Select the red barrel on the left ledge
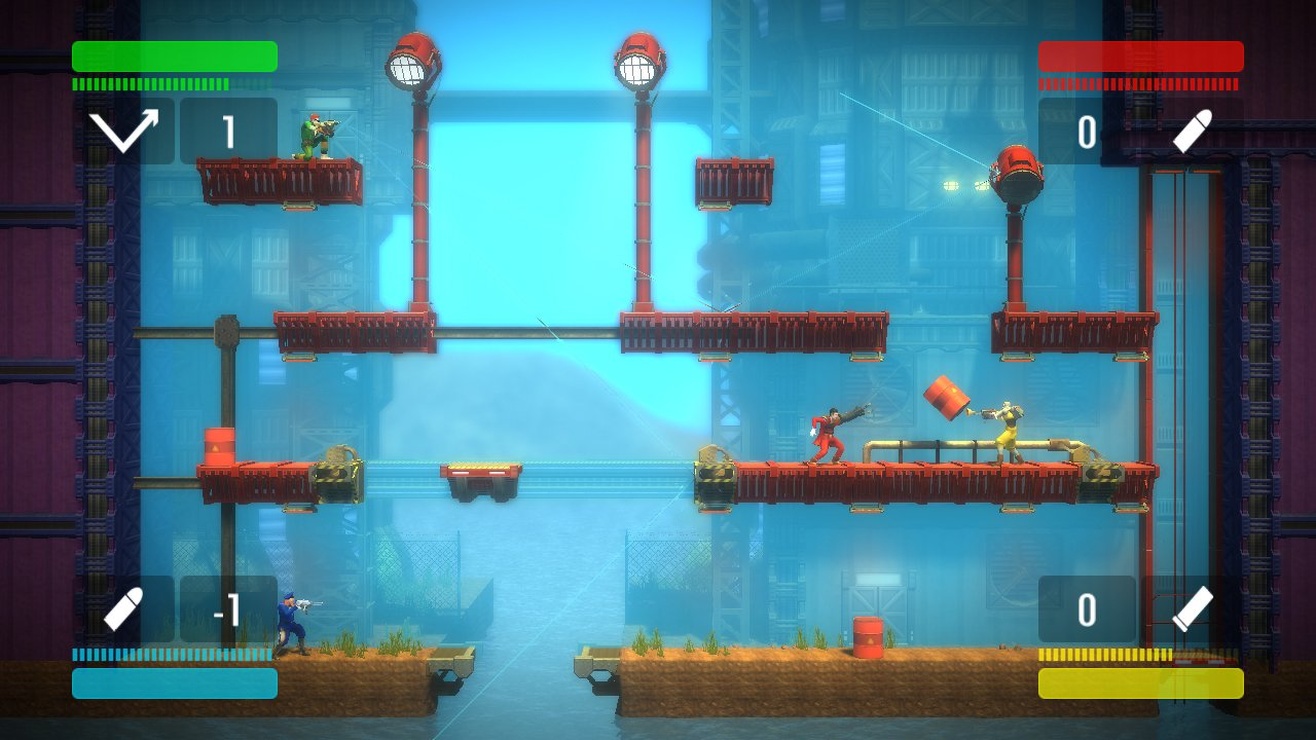 pos(222,444)
